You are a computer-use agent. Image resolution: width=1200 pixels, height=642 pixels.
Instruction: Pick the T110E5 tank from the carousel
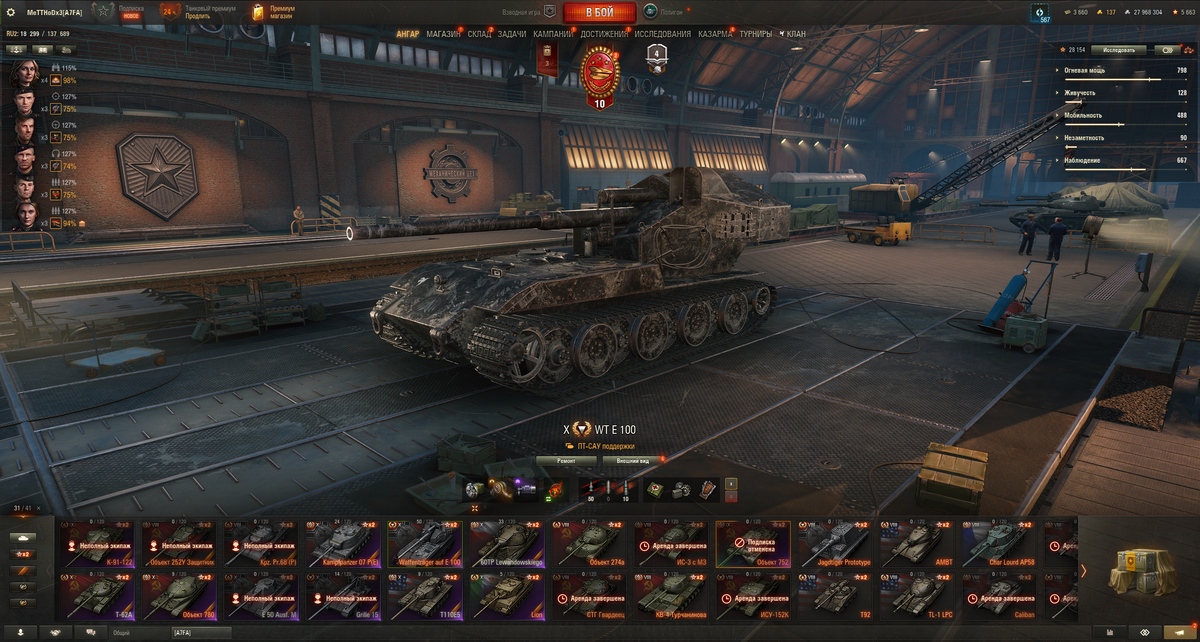click(x=425, y=595)
